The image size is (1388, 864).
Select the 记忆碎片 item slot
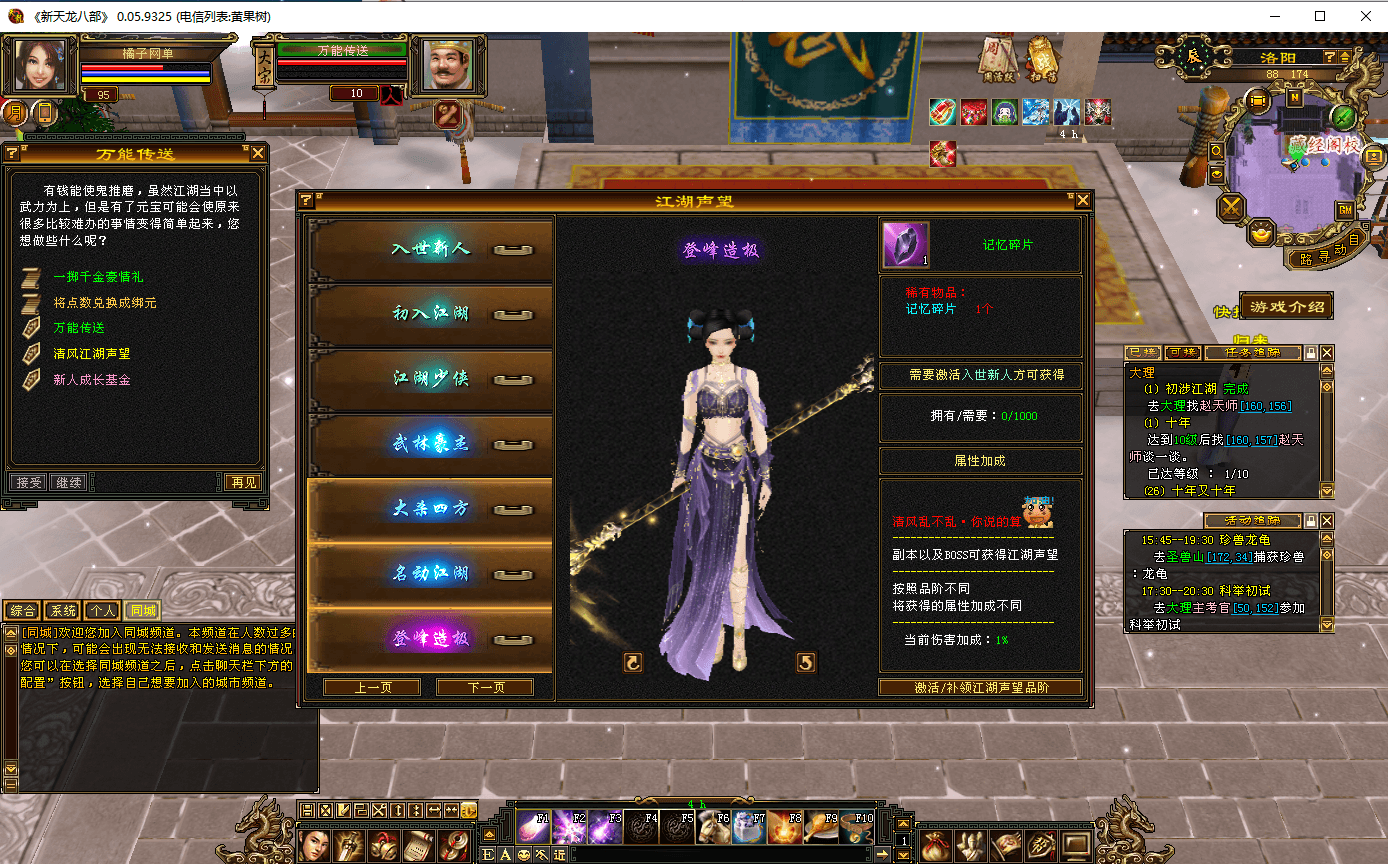click(x=905, y=245)
